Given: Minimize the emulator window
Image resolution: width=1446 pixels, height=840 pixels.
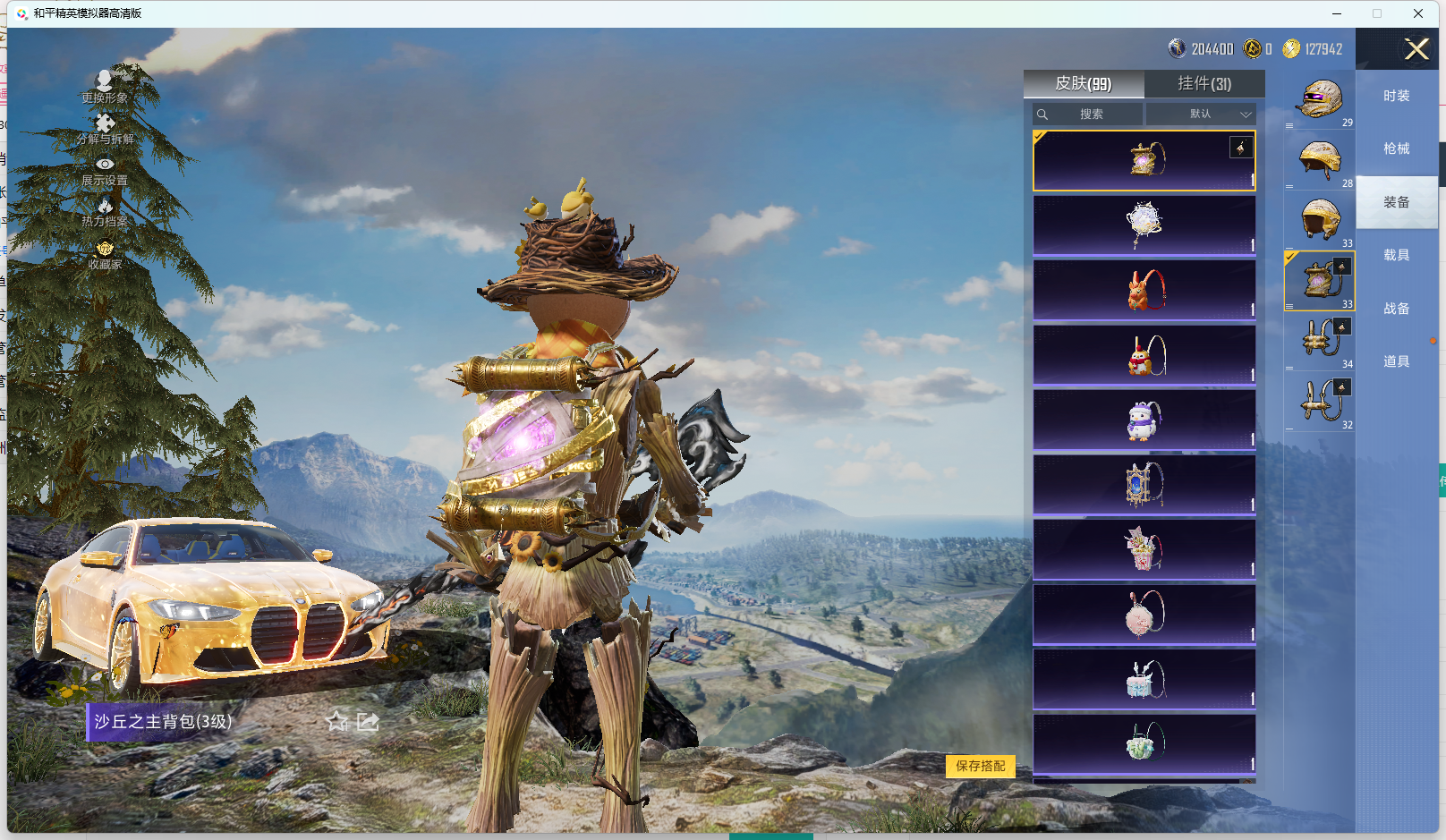Looking at the screenshot, I should [x=1337, y=13].
